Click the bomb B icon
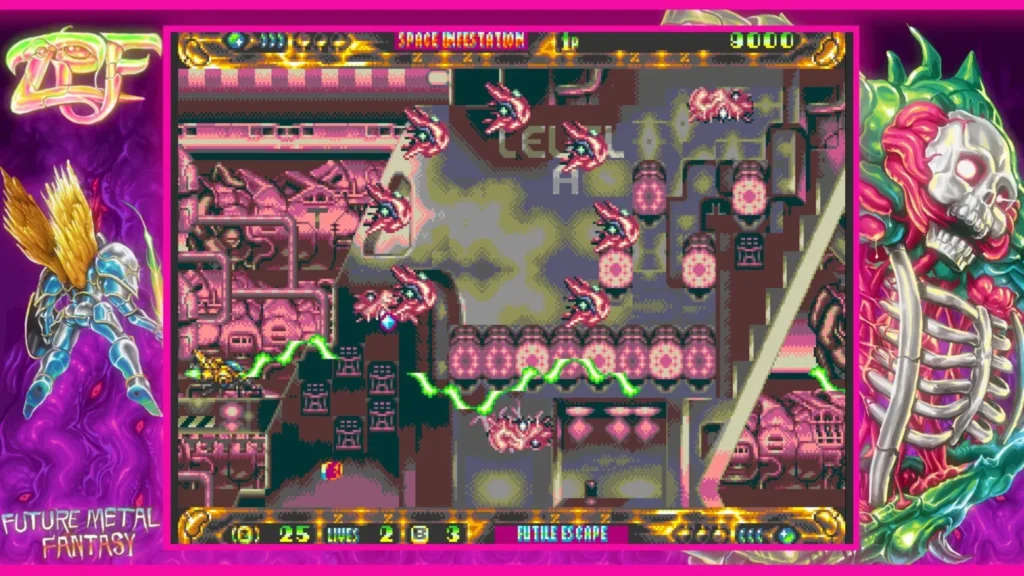The image size is (1024, 576). coord(420,534)
